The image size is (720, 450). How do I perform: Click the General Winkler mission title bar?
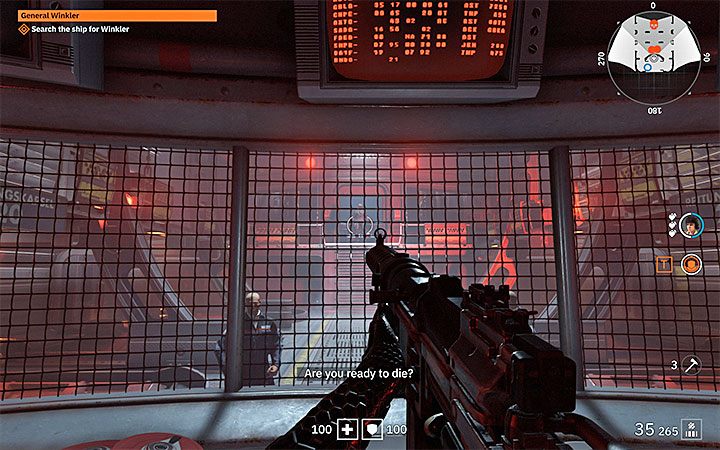[x=117, y=16]
